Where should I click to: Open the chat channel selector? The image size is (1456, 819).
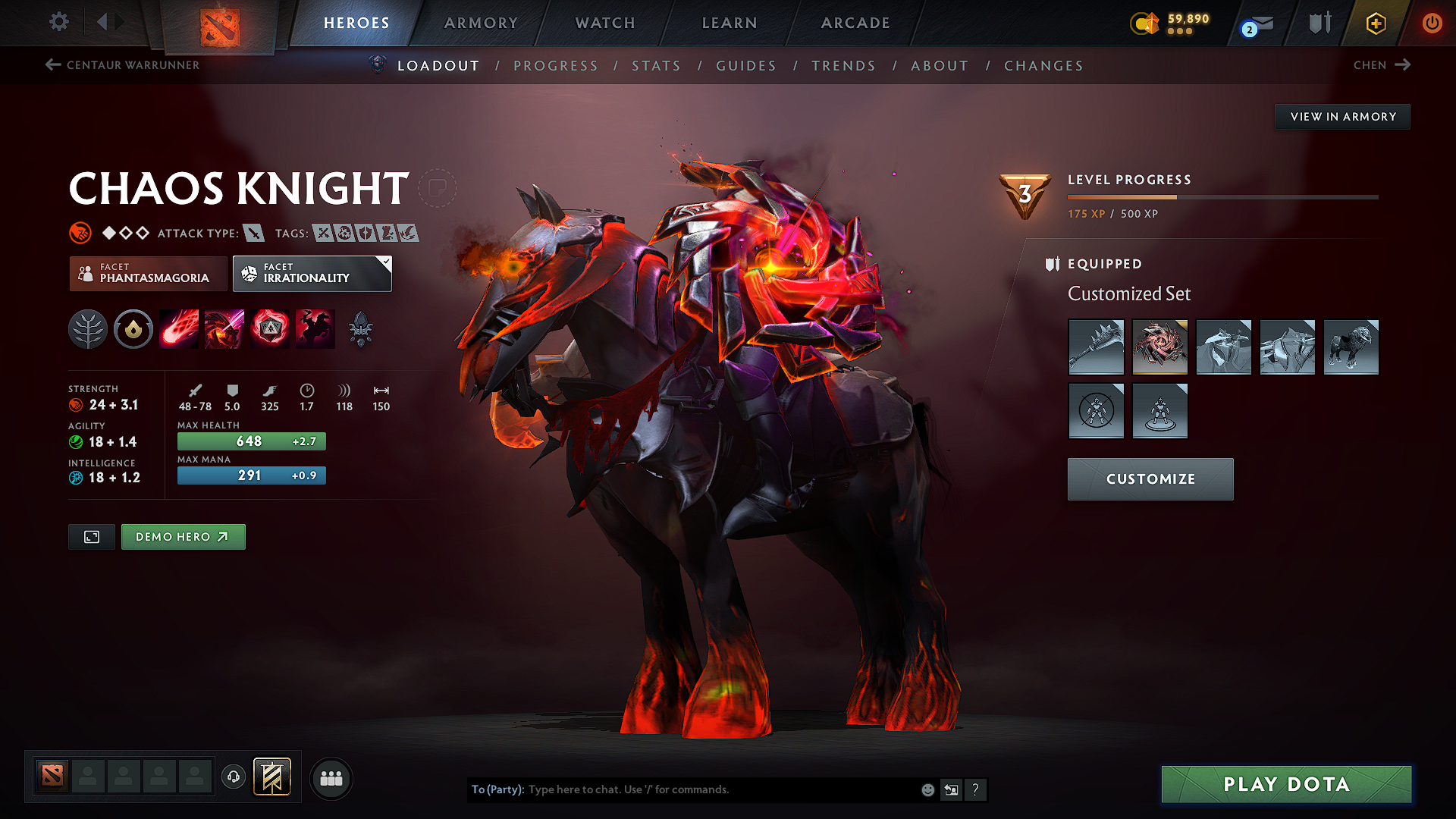coord(952,789)
